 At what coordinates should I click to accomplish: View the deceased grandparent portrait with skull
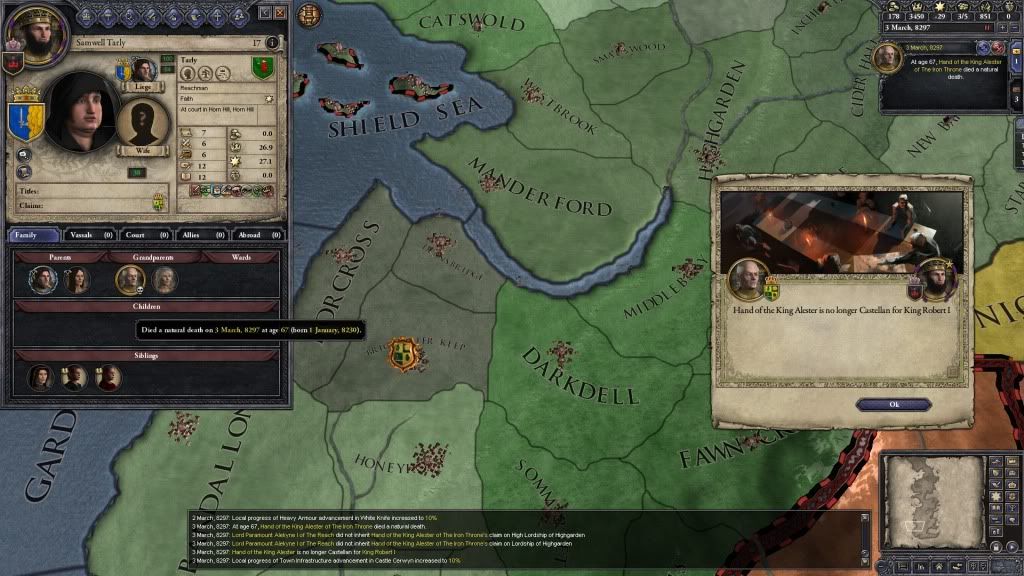point(131,280)
